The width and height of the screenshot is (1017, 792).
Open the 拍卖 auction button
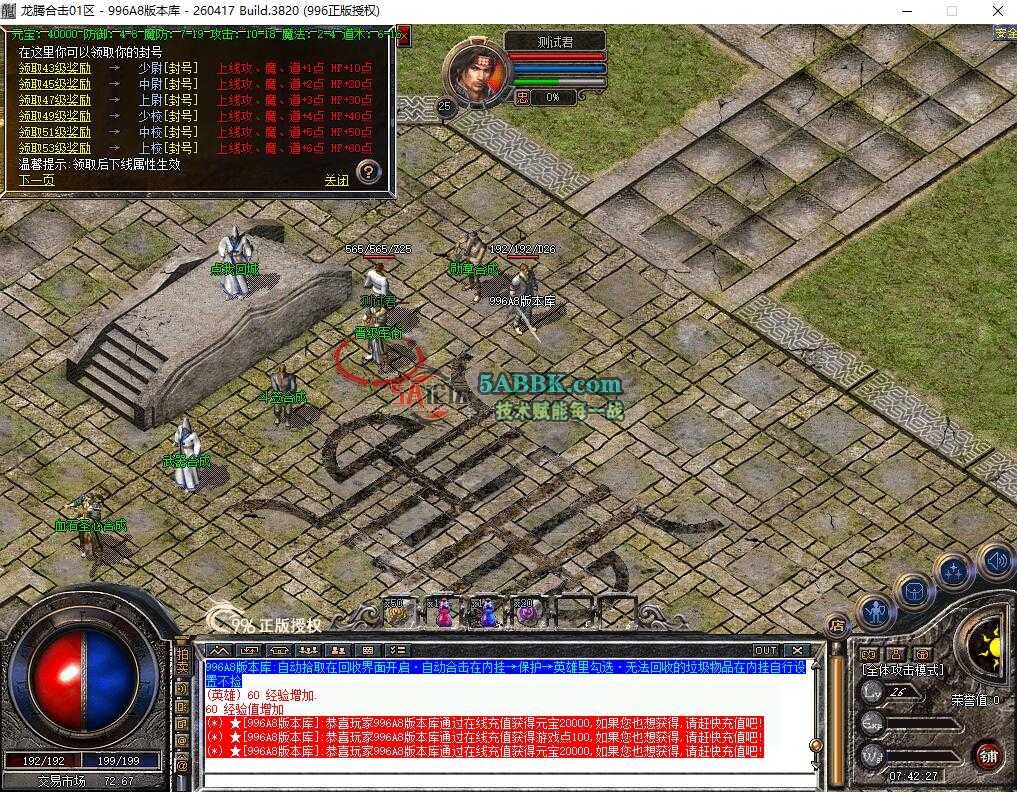pyautogui.click(x=182, y=662)
